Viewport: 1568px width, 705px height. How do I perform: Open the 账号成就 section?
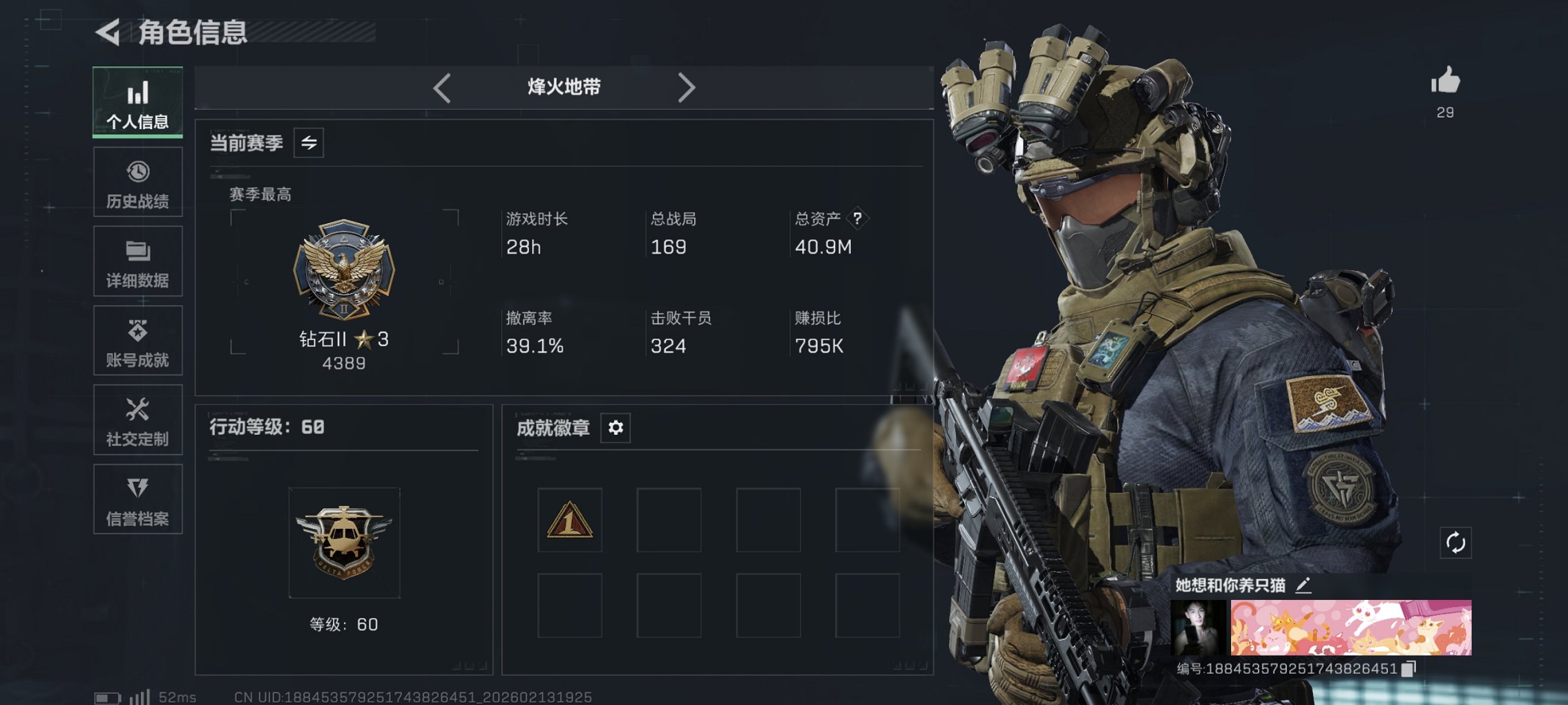point(137,340)
